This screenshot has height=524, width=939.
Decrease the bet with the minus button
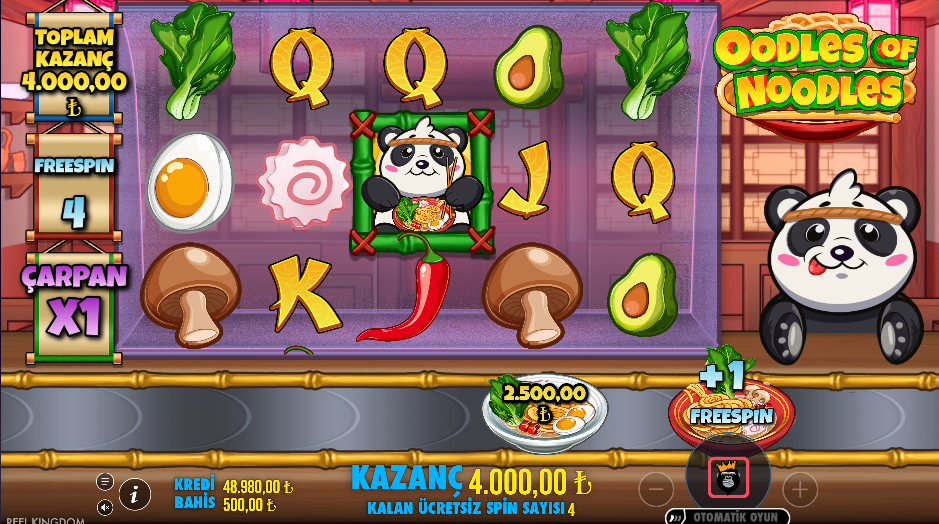click(656, 489)
